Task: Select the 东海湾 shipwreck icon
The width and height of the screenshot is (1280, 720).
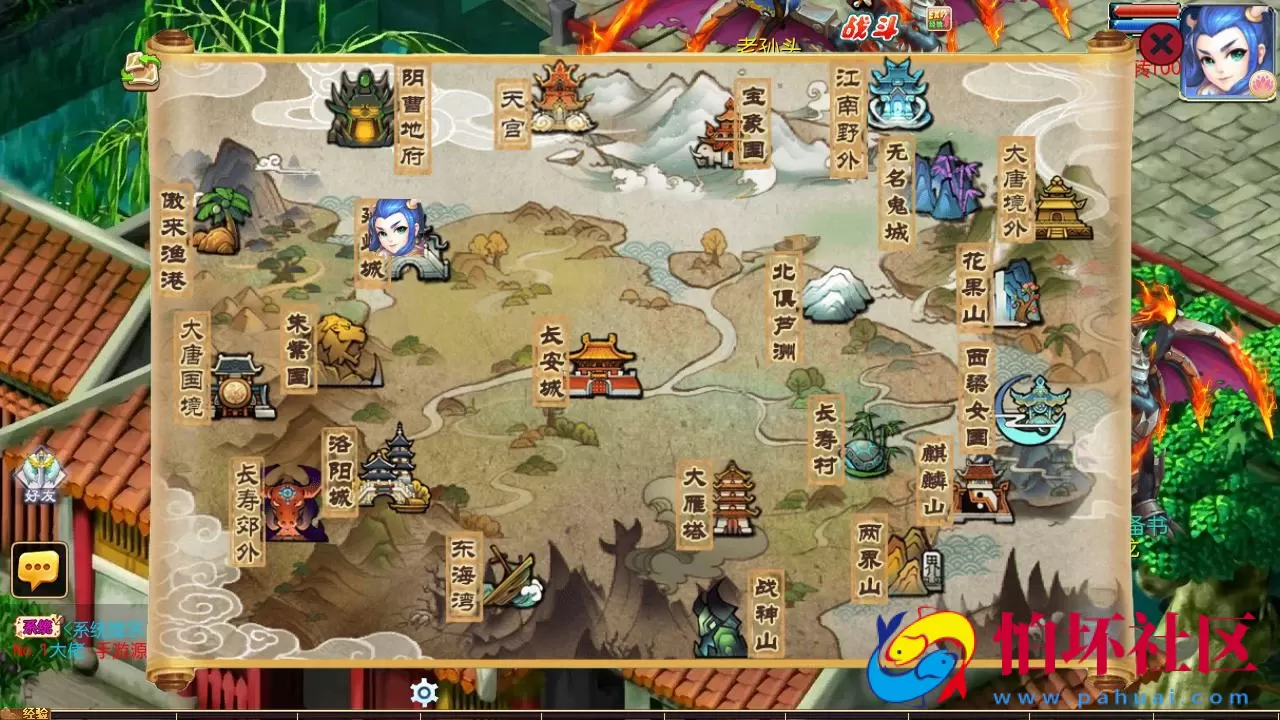Action: tap(510, 580)
